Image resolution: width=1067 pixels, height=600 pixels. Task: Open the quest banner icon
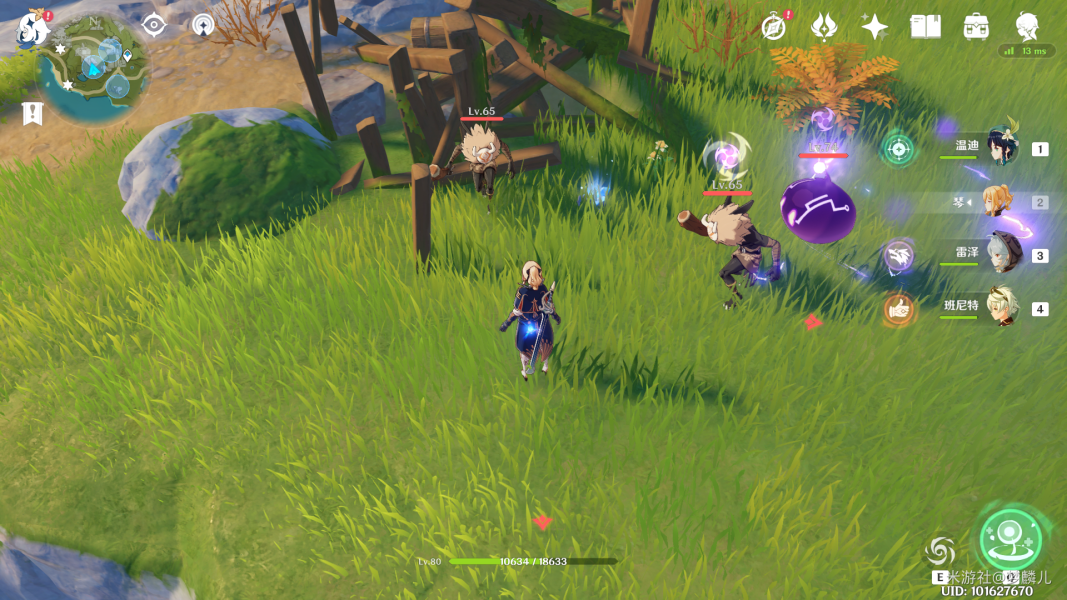pyautogui.click(x=32, y=113)
